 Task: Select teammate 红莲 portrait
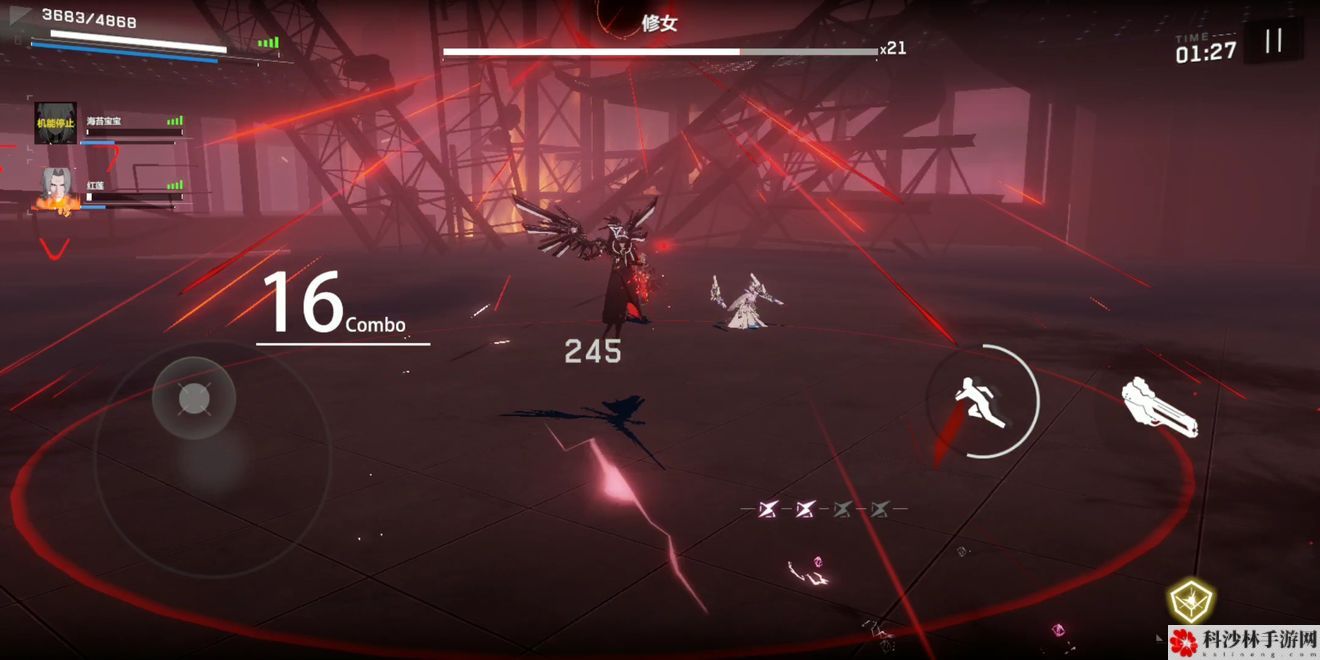[x=57, y=188]
